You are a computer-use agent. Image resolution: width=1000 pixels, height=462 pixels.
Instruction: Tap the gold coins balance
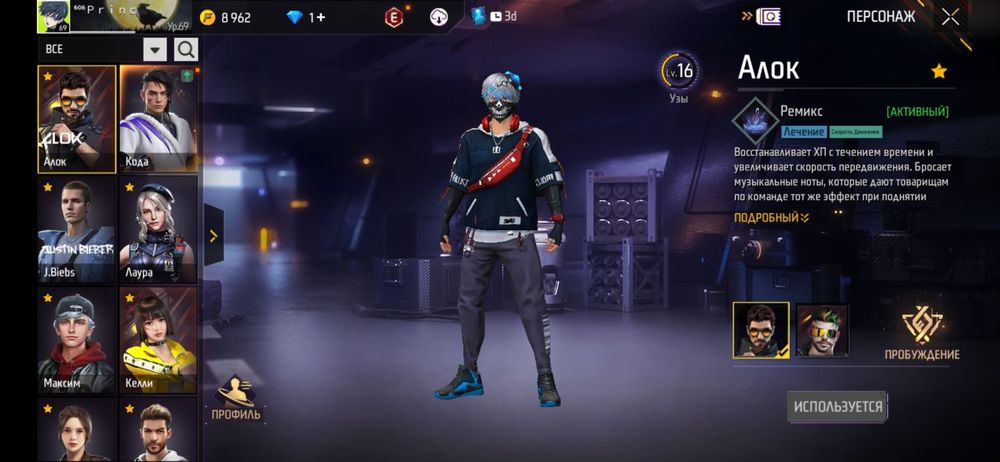click(x=225, y=17)
